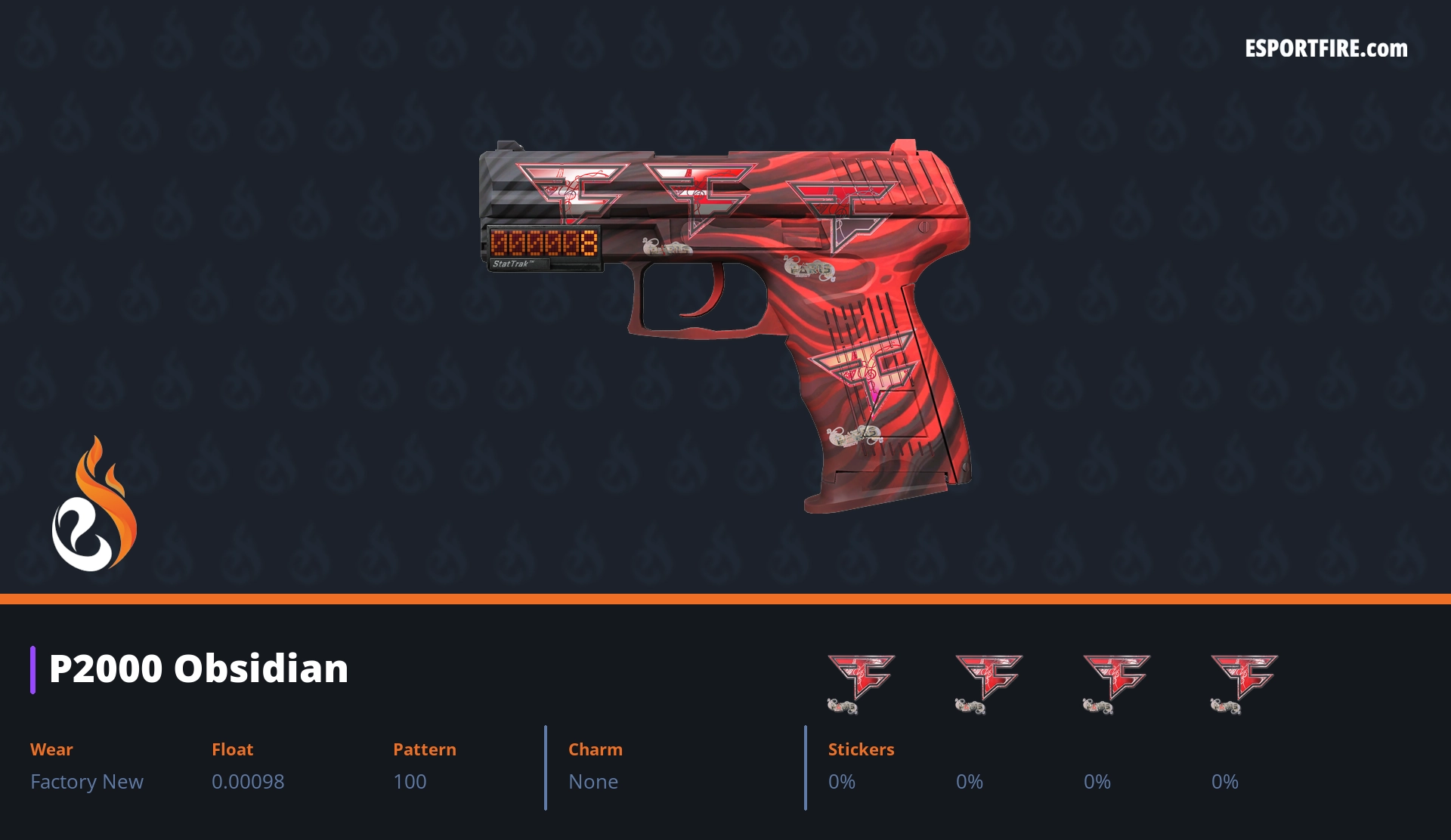
Task: Click the Esportfire flame logo
Action: pyautogui.click(x=94, y=505)
